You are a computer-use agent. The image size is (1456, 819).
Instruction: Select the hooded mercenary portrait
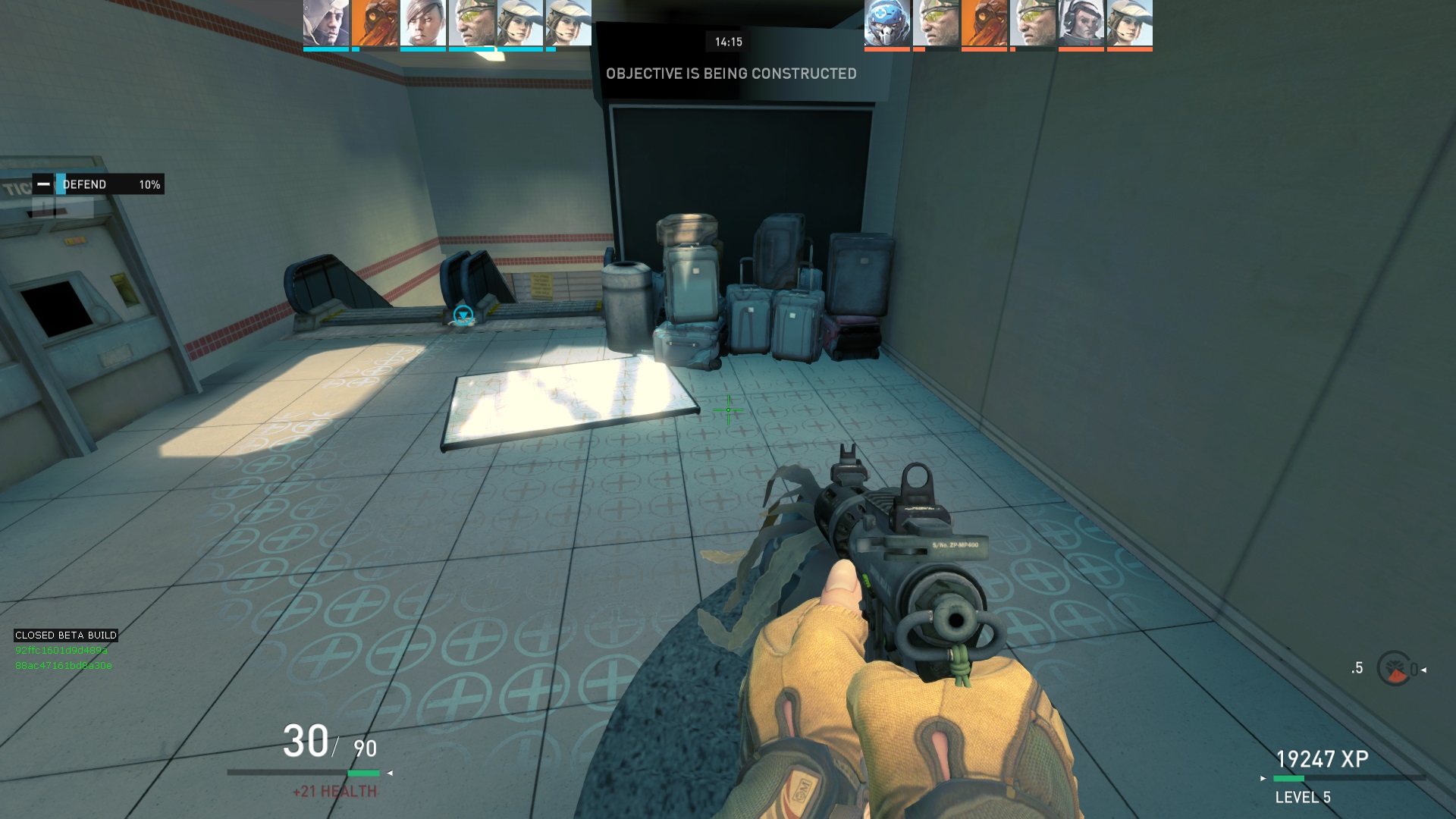point(325,24)
